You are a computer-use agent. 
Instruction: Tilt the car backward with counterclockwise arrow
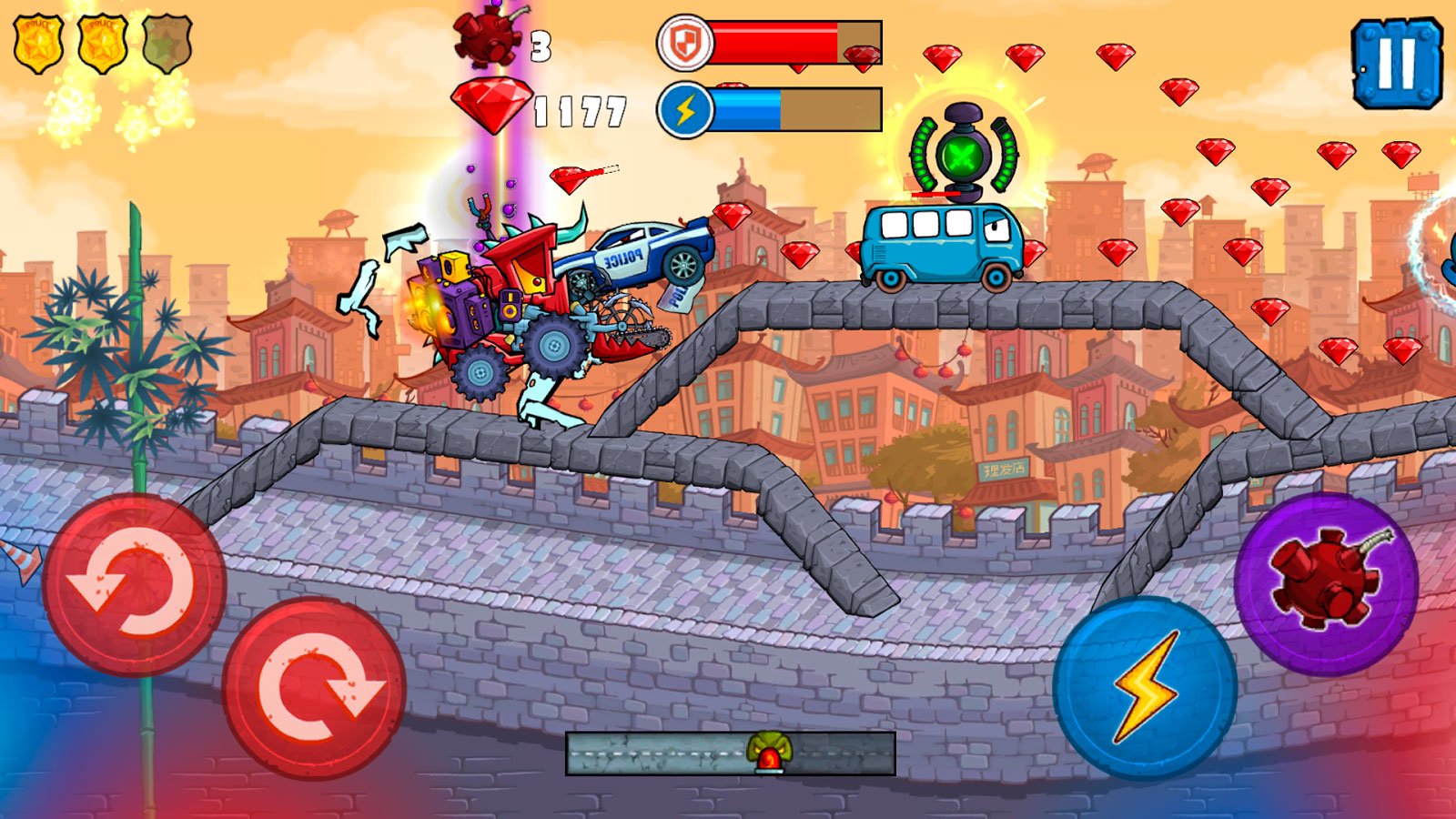(134, 584)
